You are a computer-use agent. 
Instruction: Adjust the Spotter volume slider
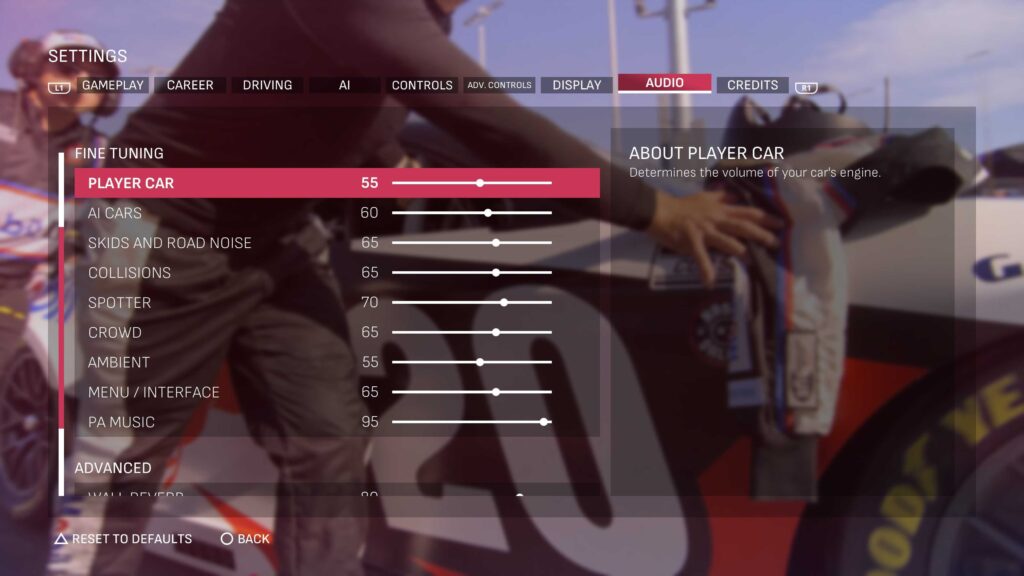[504, 302]
